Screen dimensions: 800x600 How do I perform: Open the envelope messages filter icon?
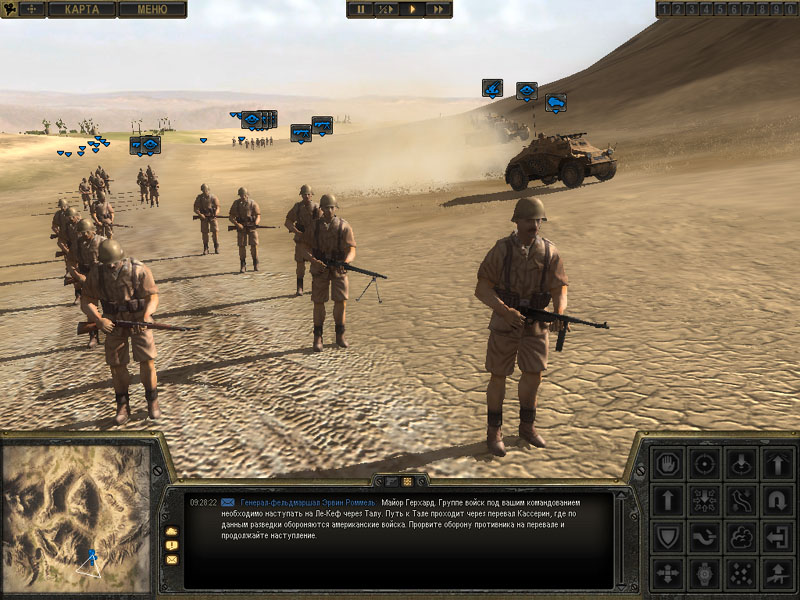(172, 560)
